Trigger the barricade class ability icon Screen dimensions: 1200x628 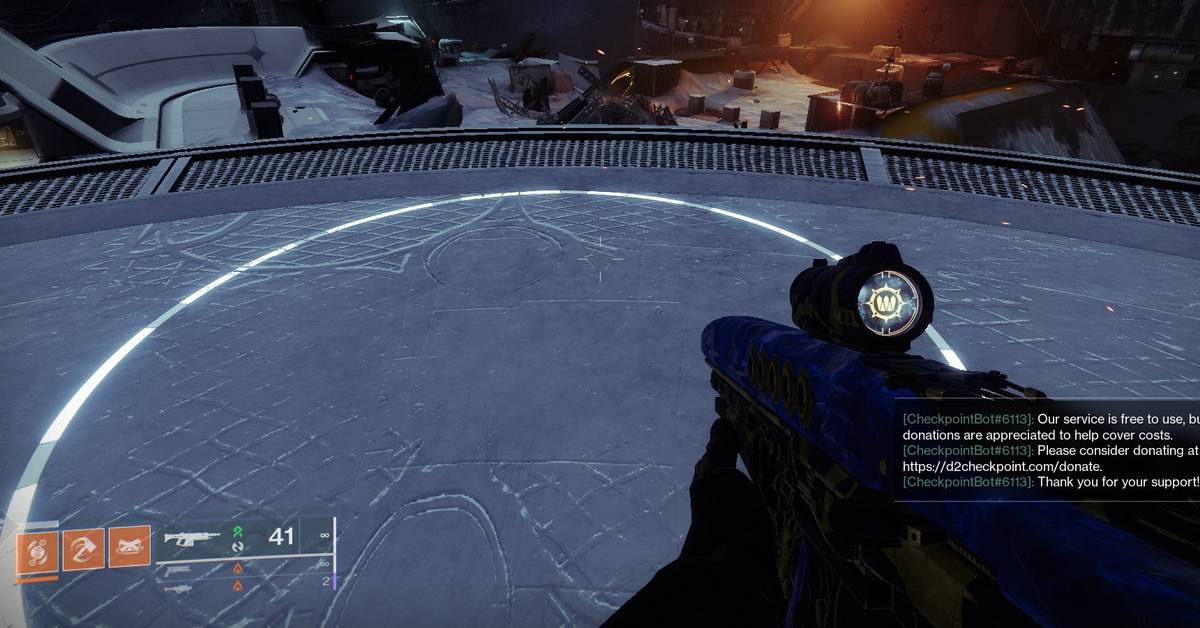pos(129,547)
